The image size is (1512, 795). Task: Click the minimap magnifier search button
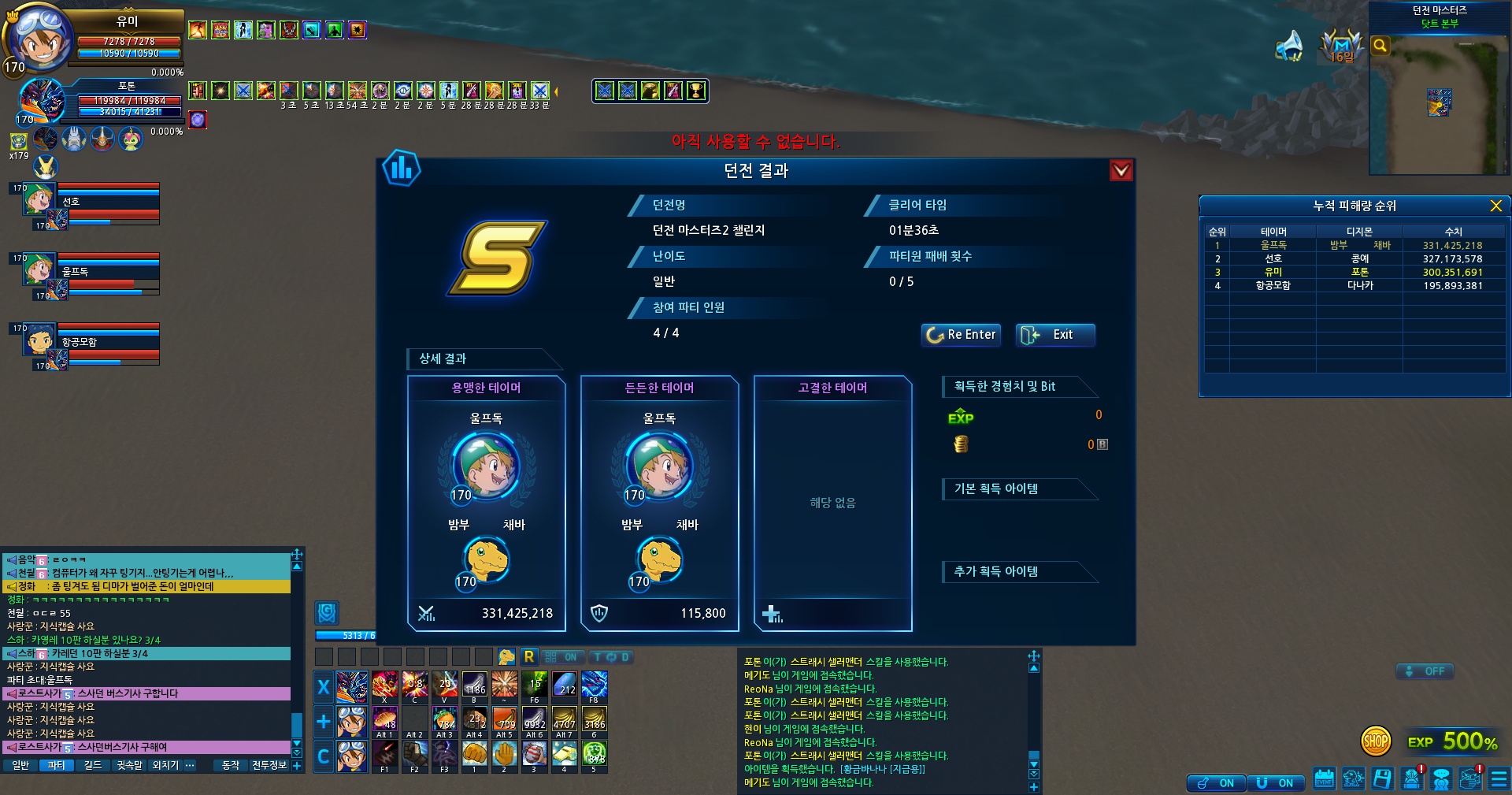[1380, 46]
